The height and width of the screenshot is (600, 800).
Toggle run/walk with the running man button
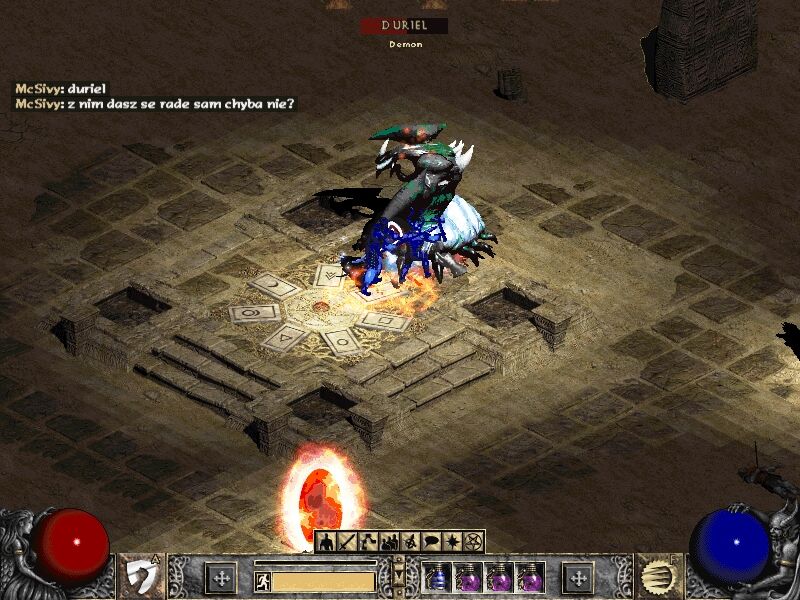[x=263, y=581]
